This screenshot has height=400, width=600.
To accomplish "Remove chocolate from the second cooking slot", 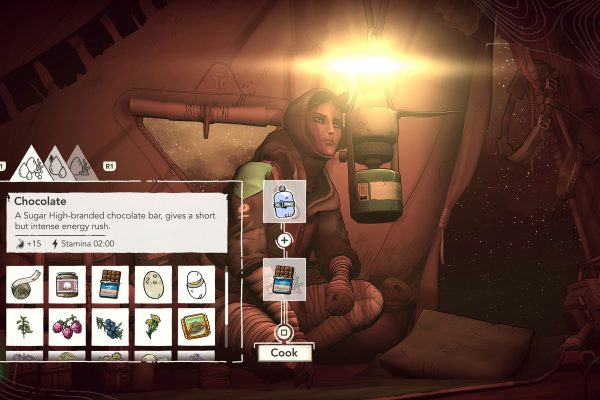I will (283, 281).
